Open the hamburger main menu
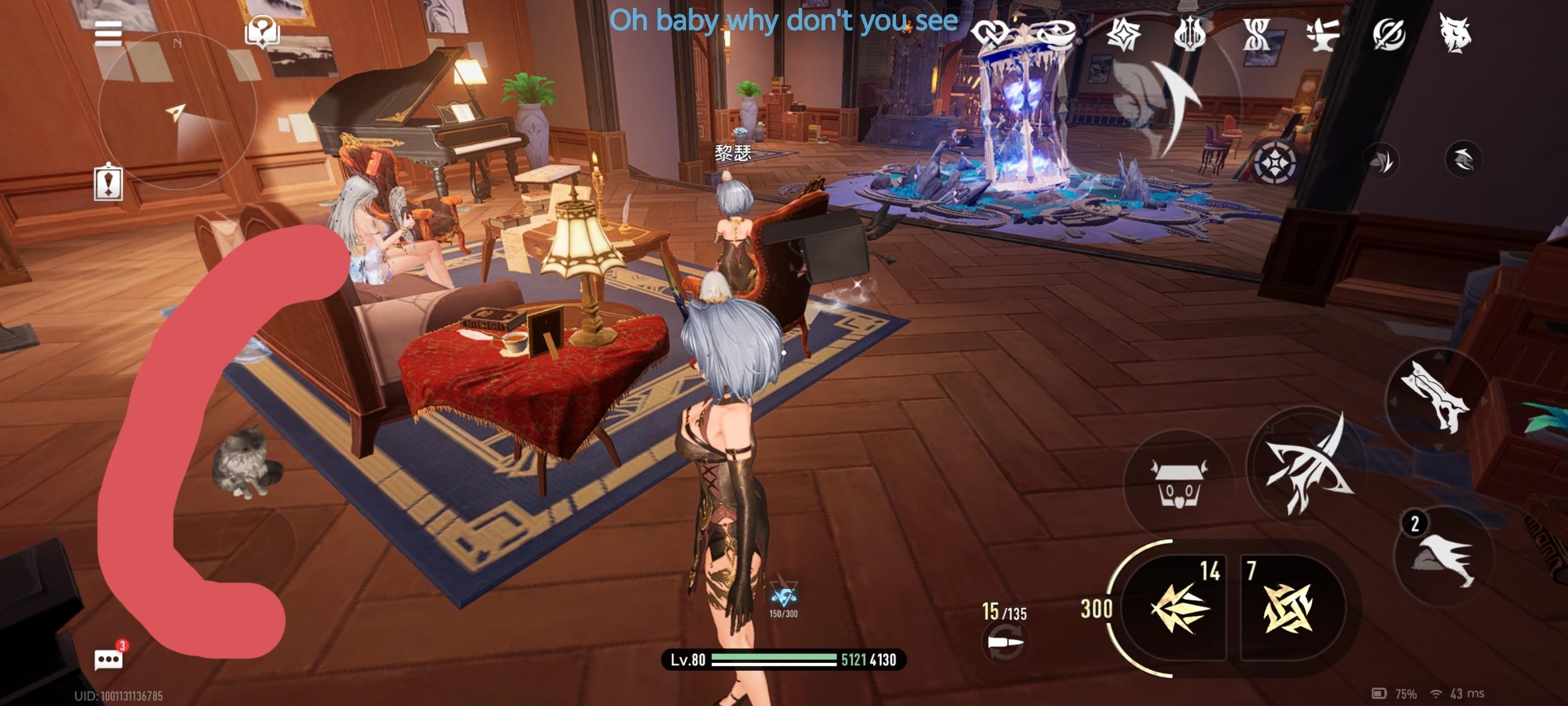 [108, 34]
